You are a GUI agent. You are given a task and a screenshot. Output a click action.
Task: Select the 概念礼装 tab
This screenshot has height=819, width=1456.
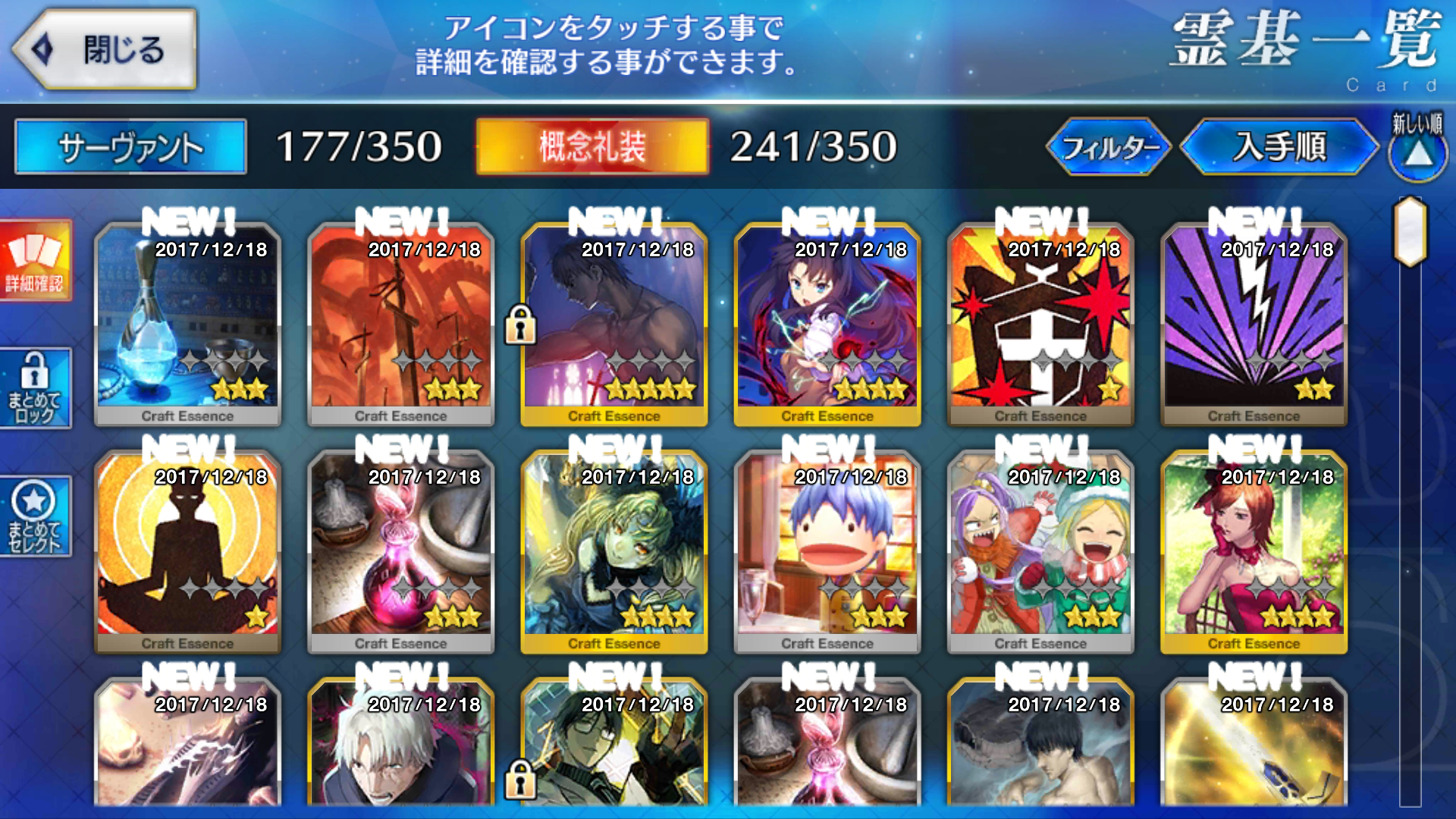pyautogui.click(x=592, y=146)
